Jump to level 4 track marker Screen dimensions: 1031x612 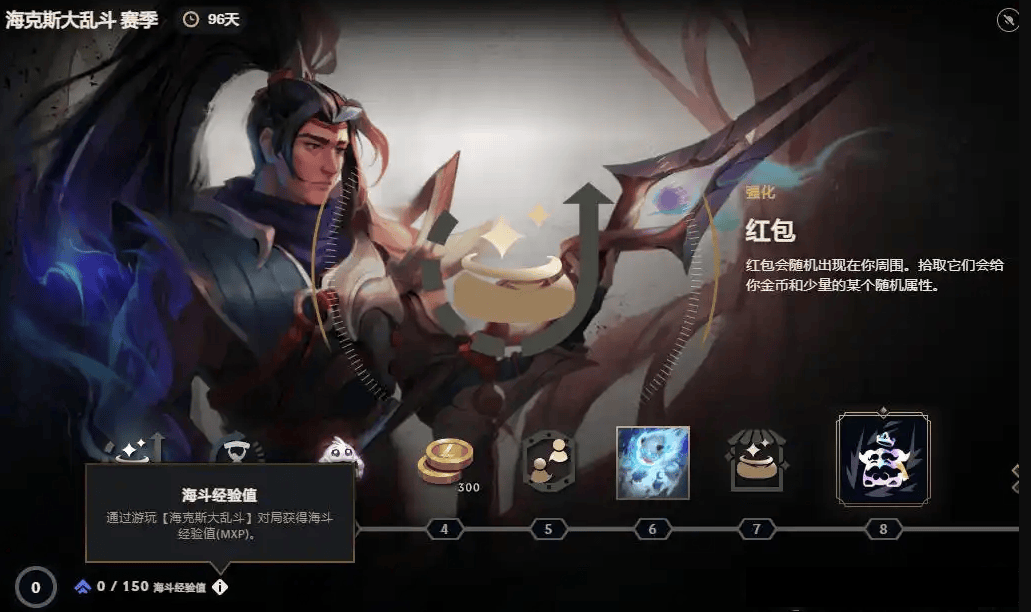click(x=444, y=528)
